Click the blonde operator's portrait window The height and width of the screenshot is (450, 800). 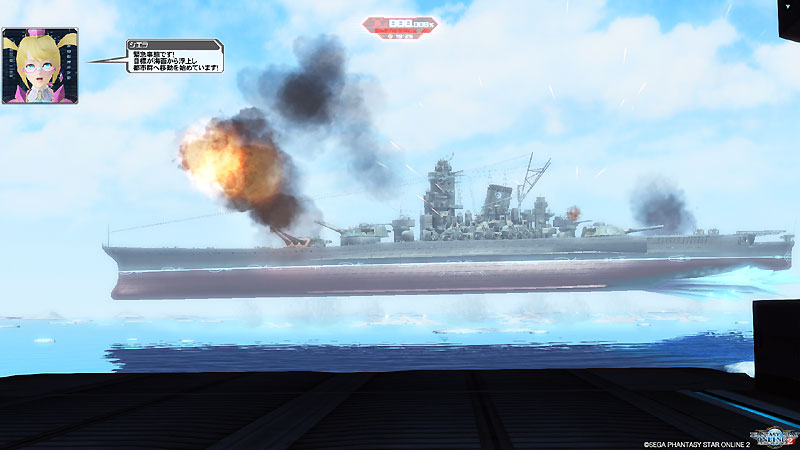[x=40, y=65]
